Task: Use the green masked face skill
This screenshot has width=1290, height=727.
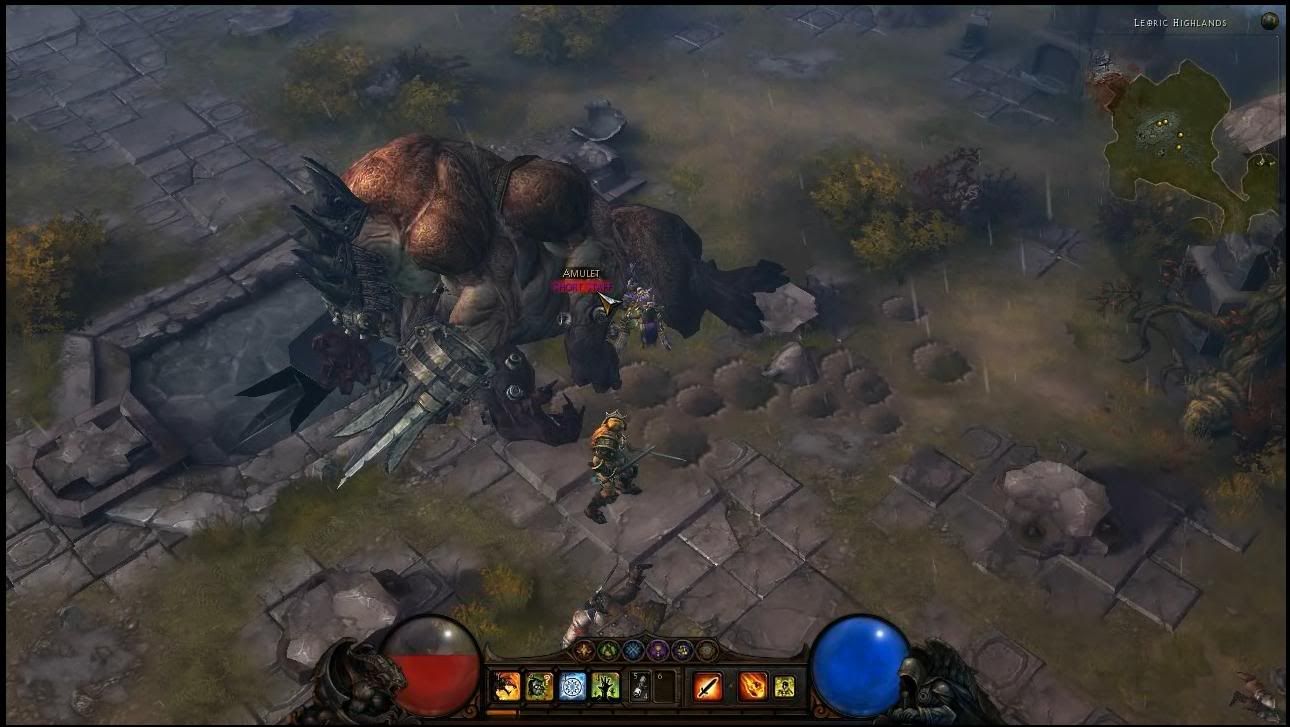Action: click(x=540, y=686)
